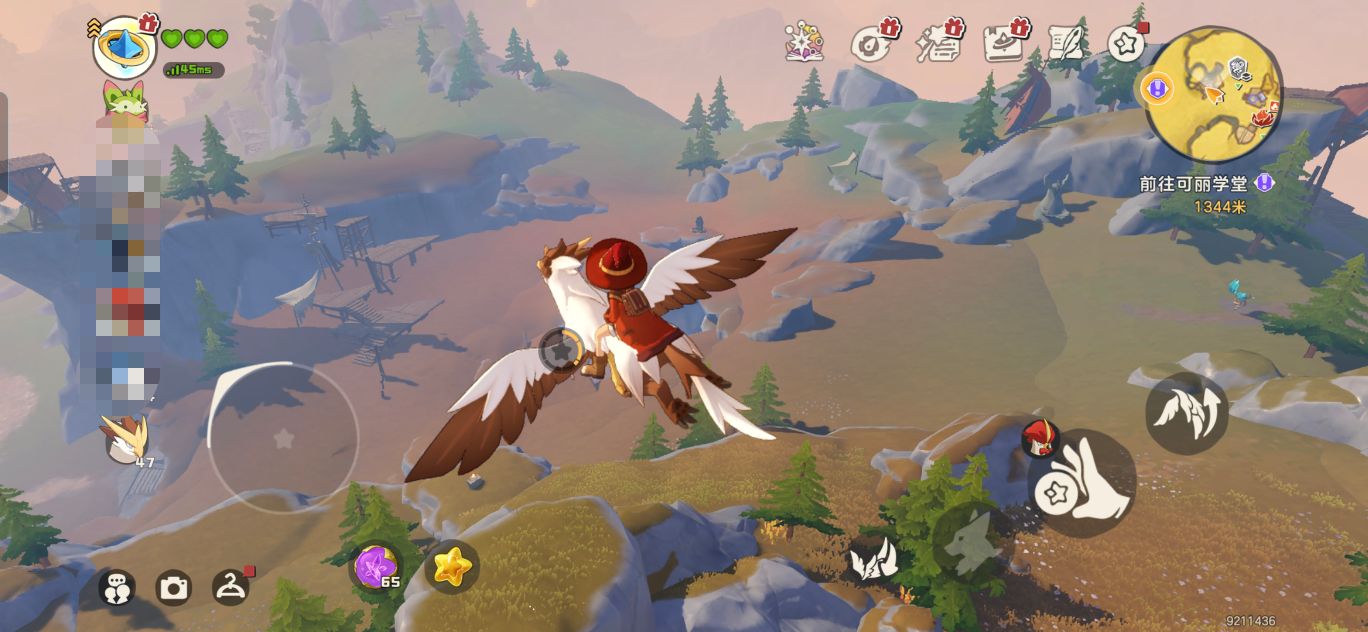Select the yellow star item slot
The width and height of the screenshot is (1368, 632).
pyautogui.click(x=452, y=567)
